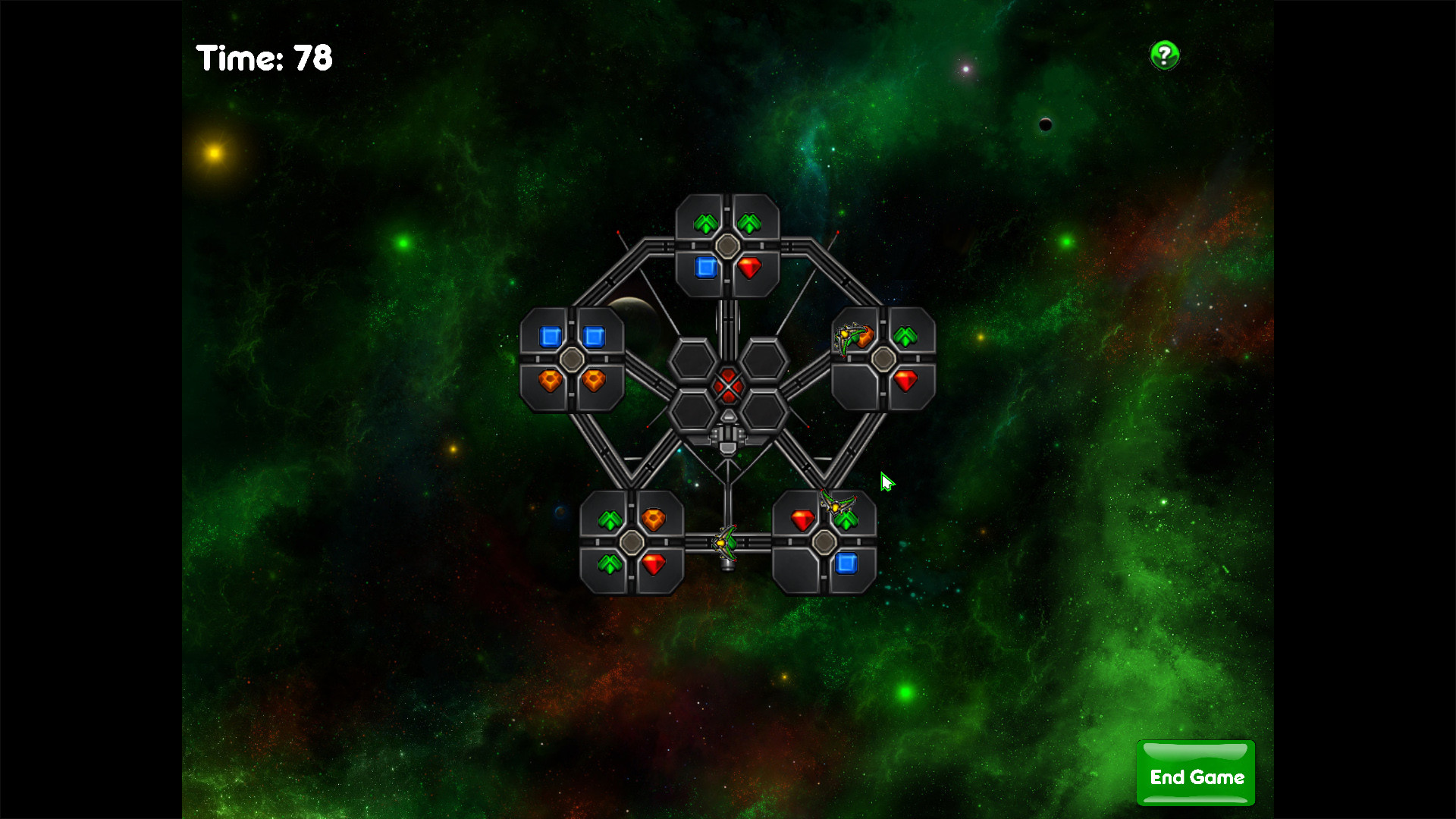Click the green arrow gem on the right station
Image resolution: width=1456 pixels, height=819 pixels.
coord(906,337)
